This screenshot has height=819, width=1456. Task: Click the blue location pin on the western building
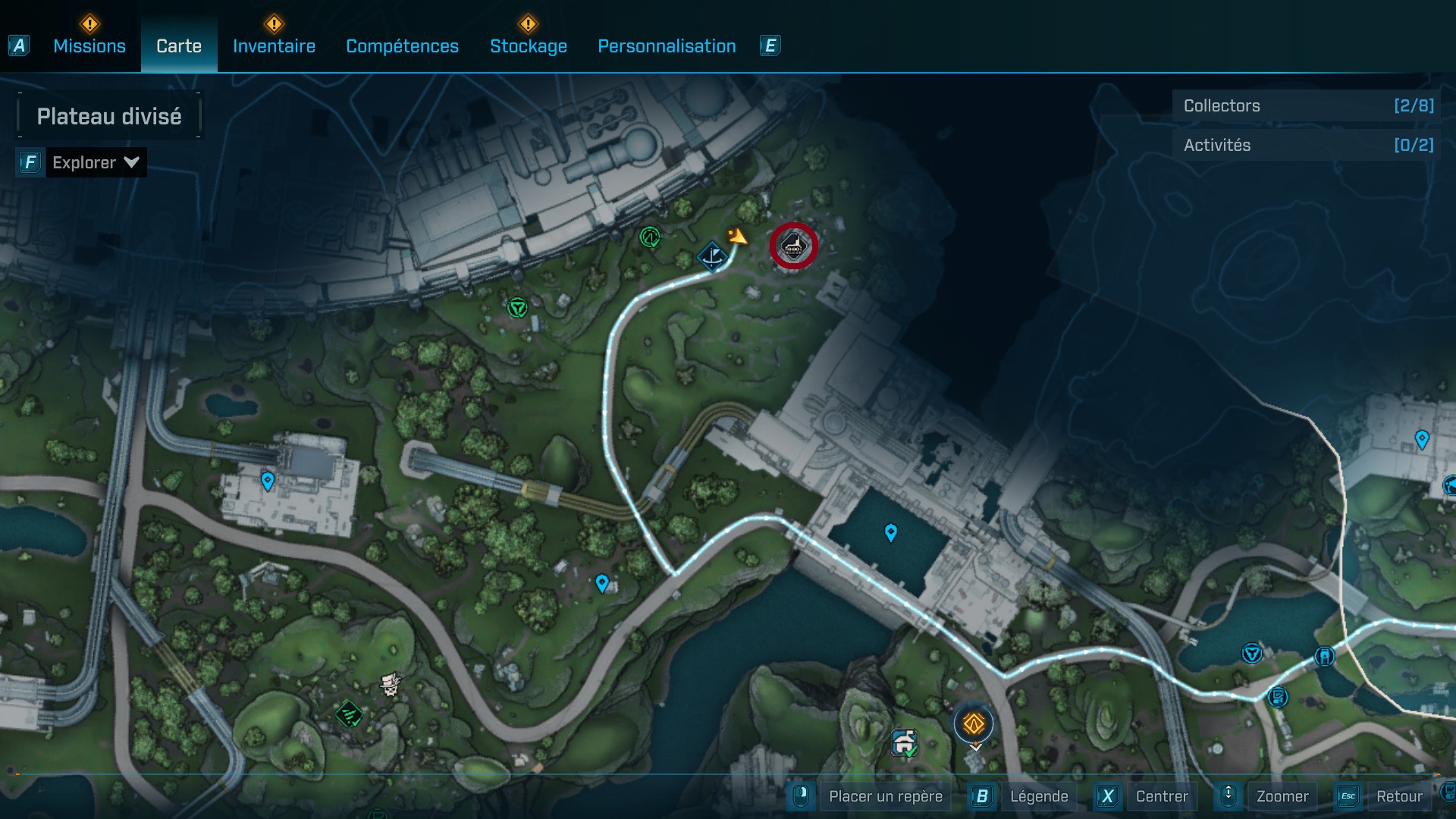(x=267, y=479)
